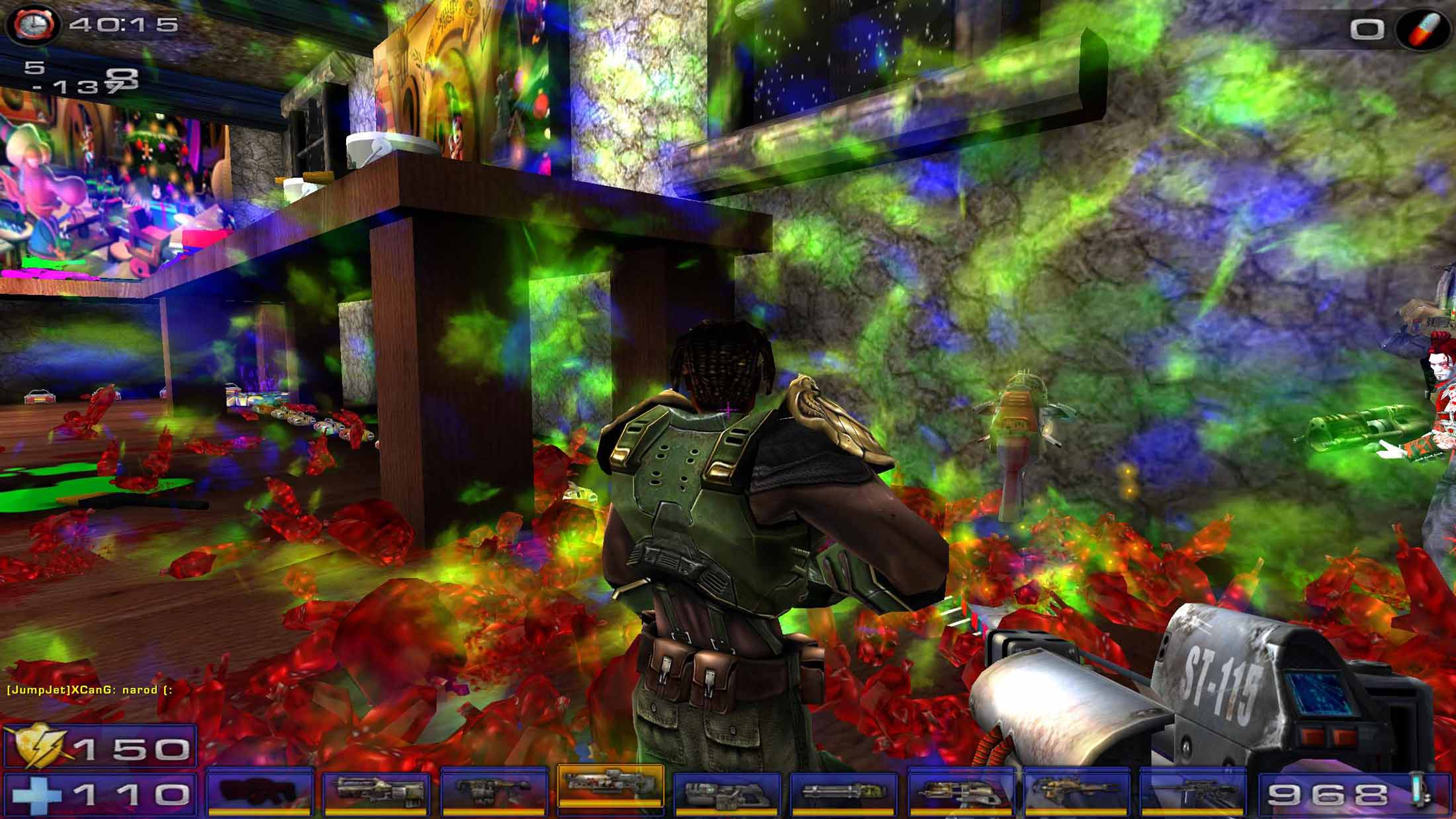The width and height of the screenshot is (1456, 819).
Task: Switch to the flak cannon slot
Action: tap(960, 791)
